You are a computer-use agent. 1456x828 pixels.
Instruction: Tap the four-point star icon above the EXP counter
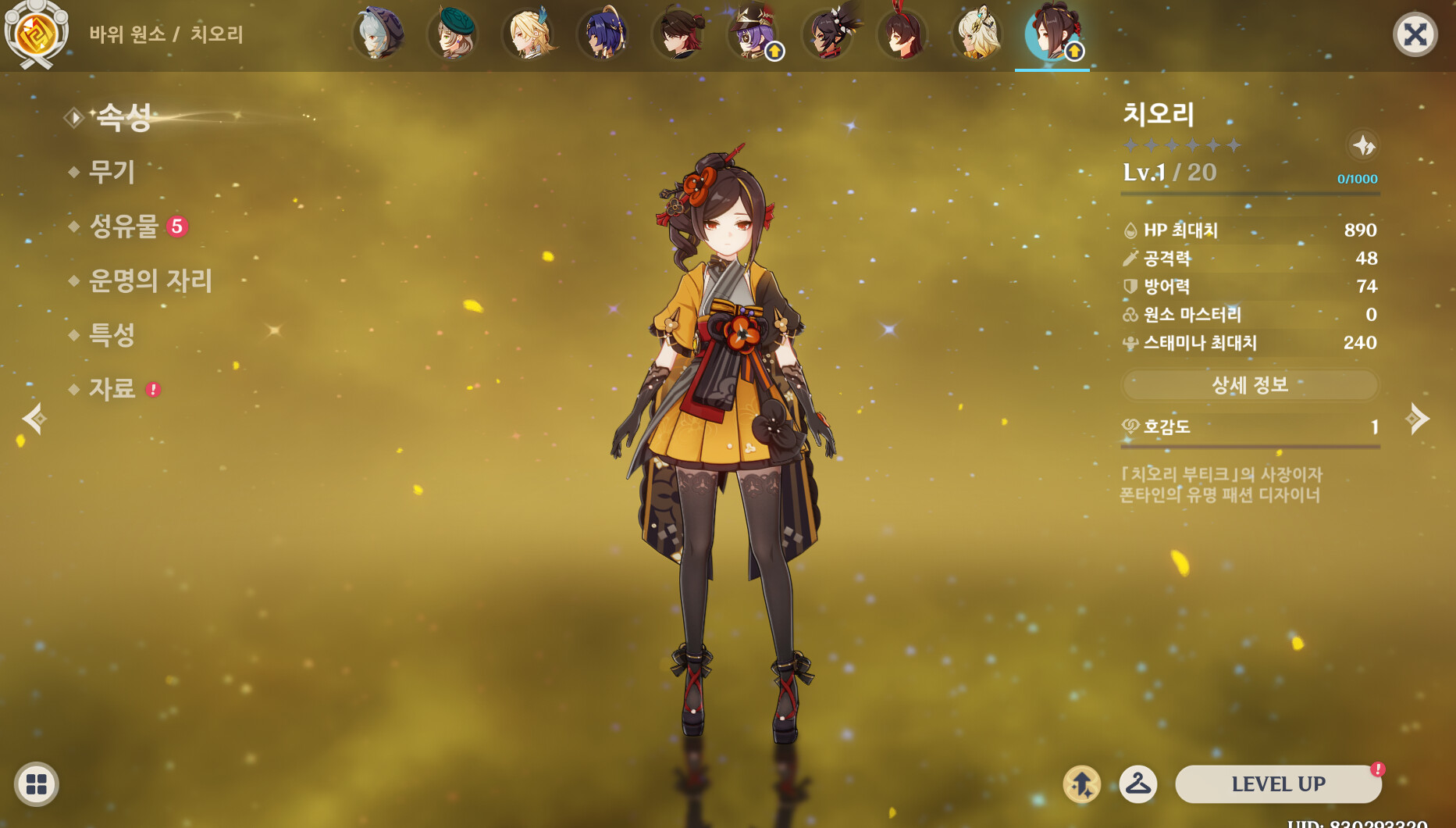click(1363, 145)
